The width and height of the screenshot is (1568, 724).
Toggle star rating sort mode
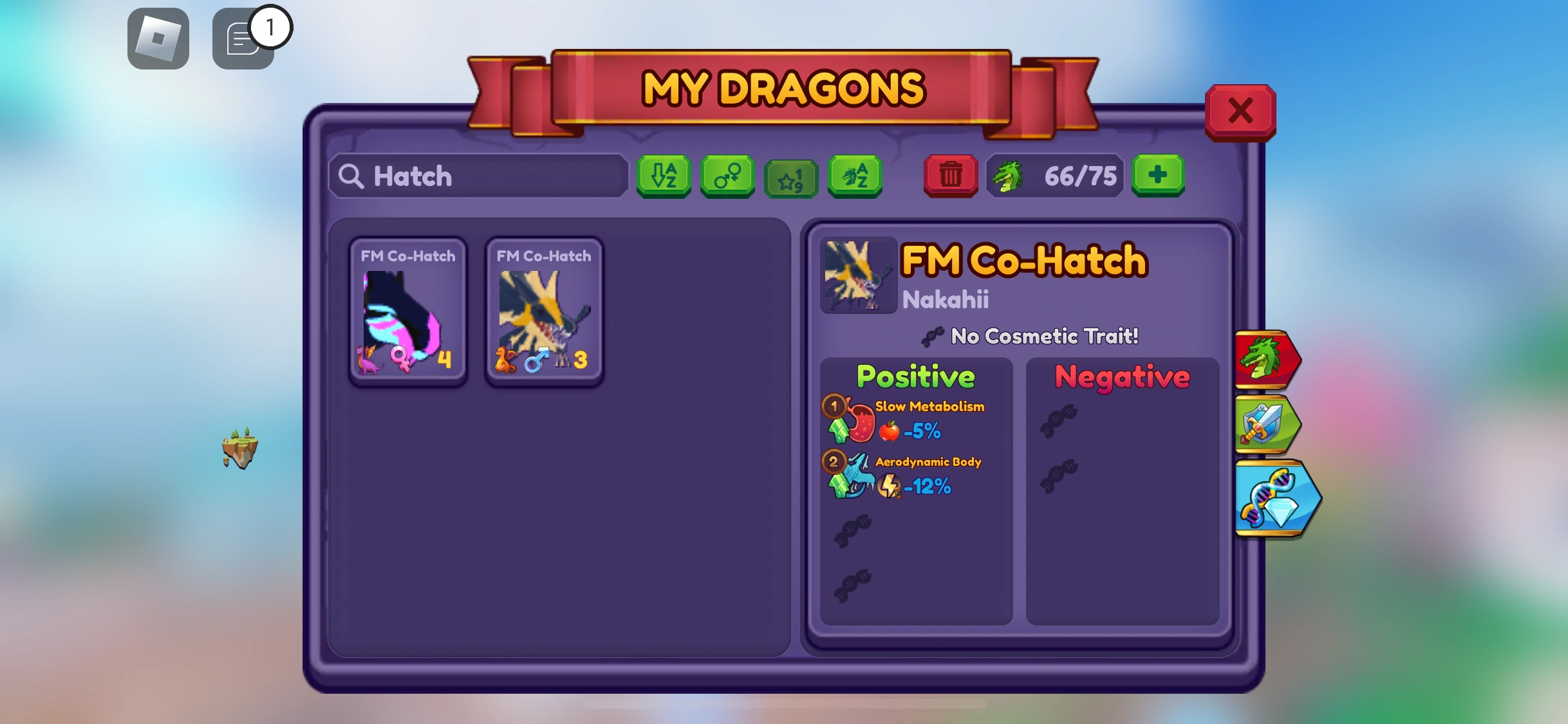[x=790, y=177]
